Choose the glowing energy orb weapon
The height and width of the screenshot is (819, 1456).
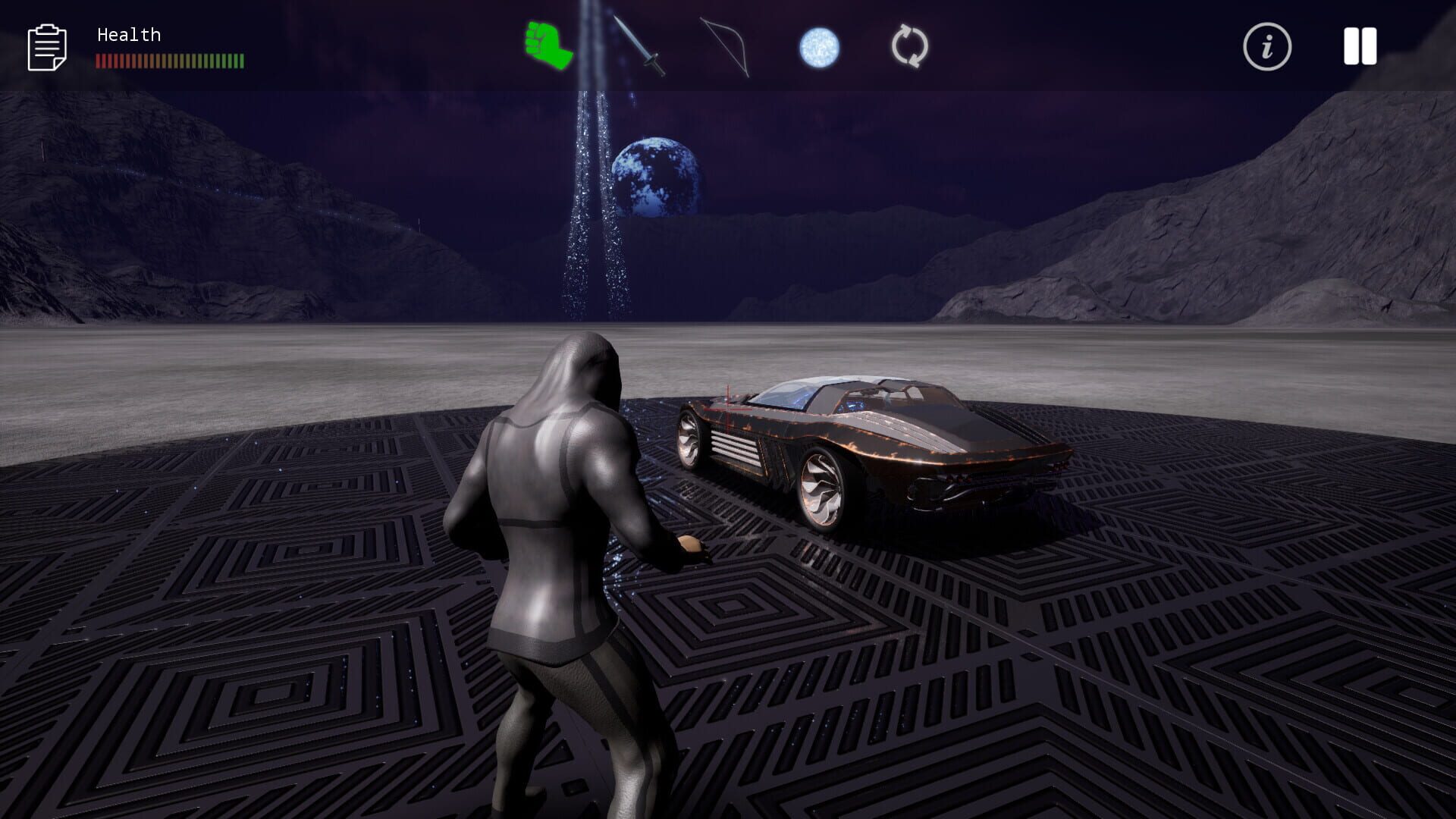[821, 47]
